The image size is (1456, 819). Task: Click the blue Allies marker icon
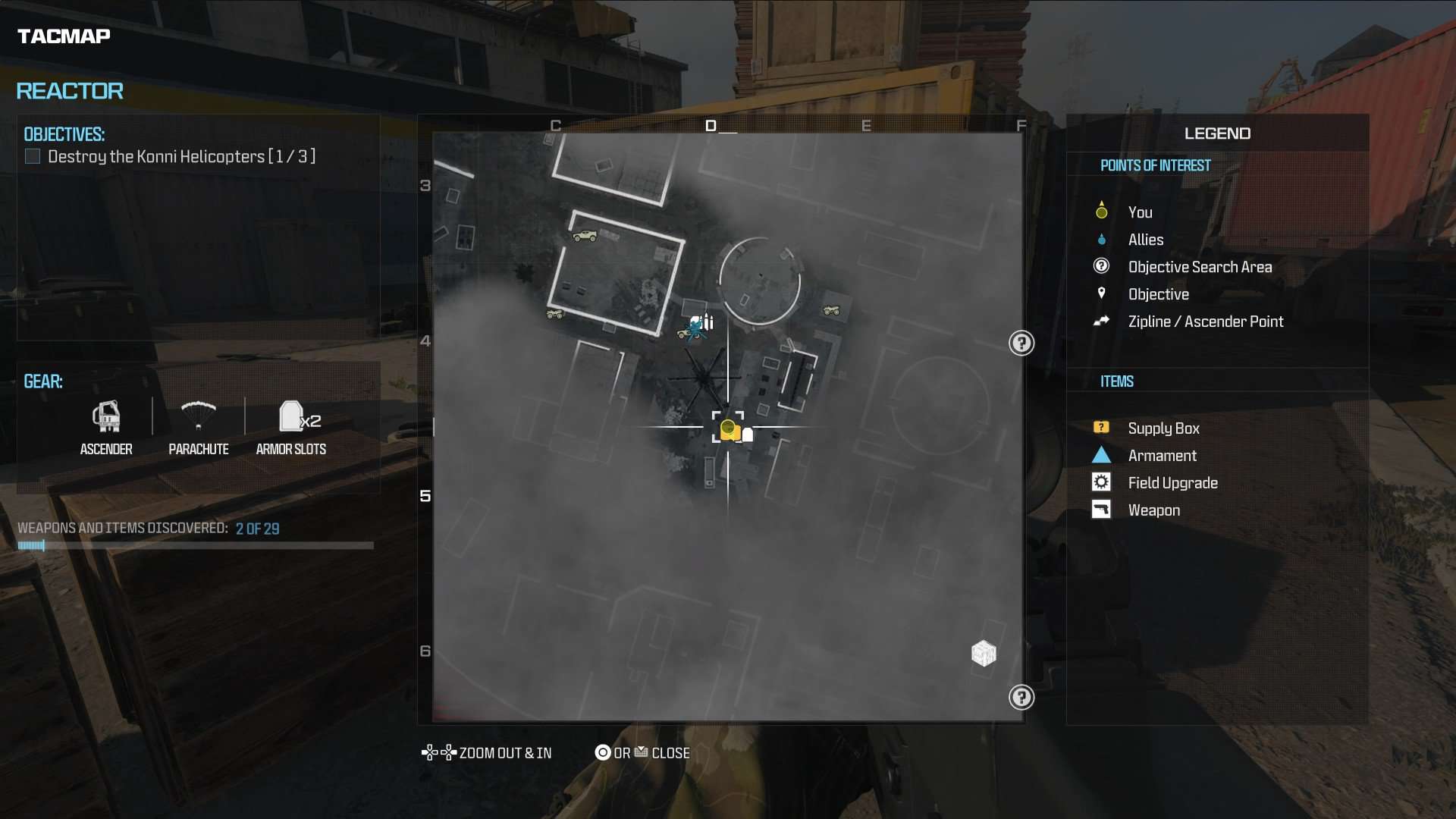tap(1101, 239)
